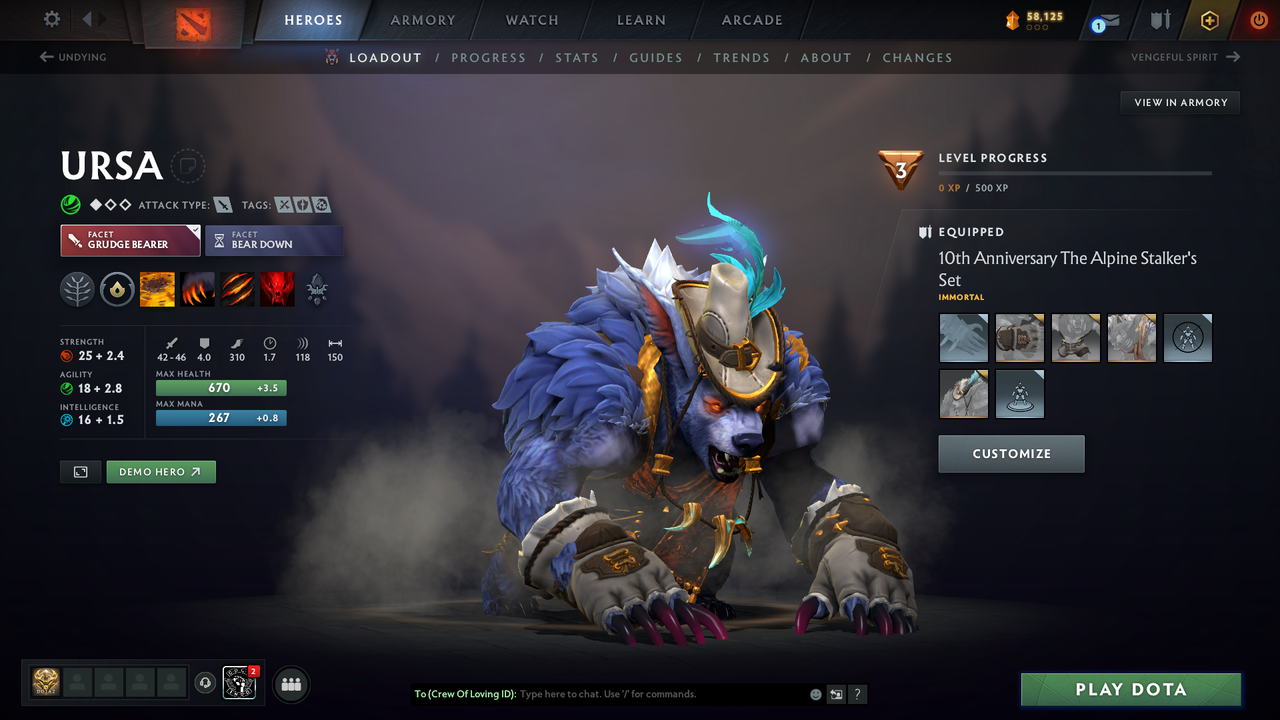This screenshot has height=720, width=1280.
Task: Select the innate ability leaf icon
Action: (77, 289)
